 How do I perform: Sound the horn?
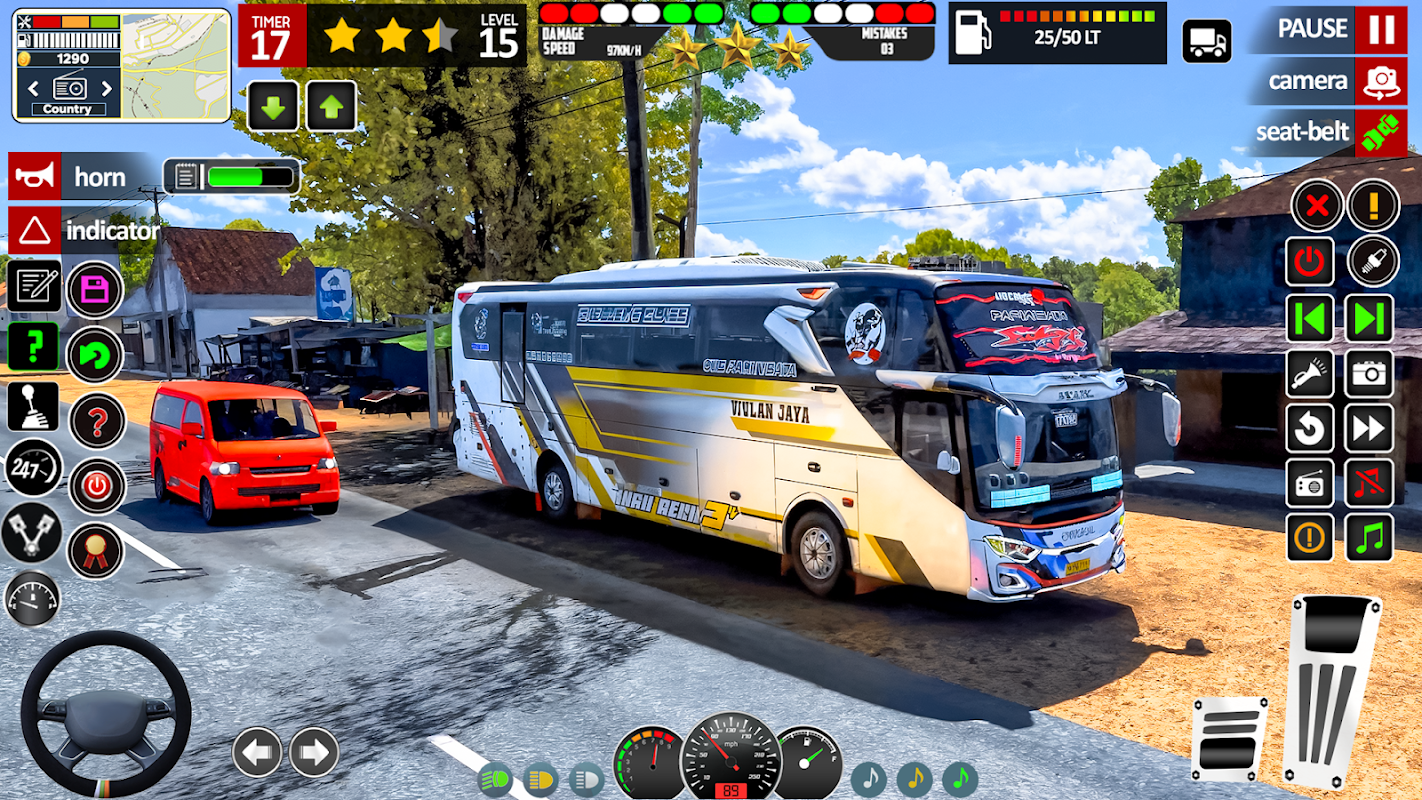click(x=34, y=176)
